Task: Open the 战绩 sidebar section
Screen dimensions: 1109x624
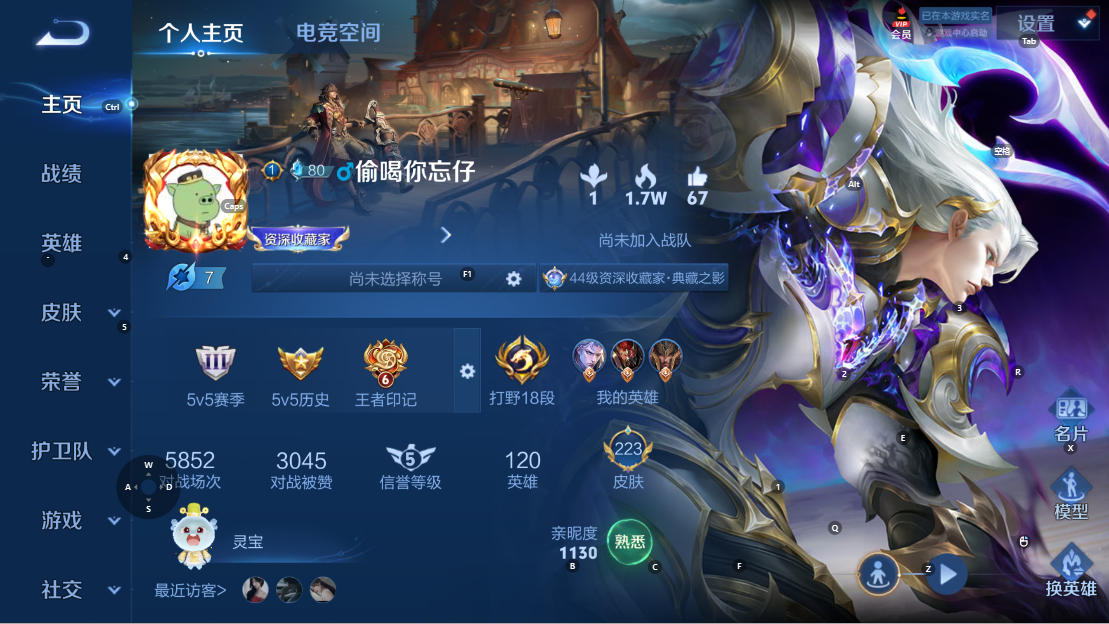Action: [61, 174]
